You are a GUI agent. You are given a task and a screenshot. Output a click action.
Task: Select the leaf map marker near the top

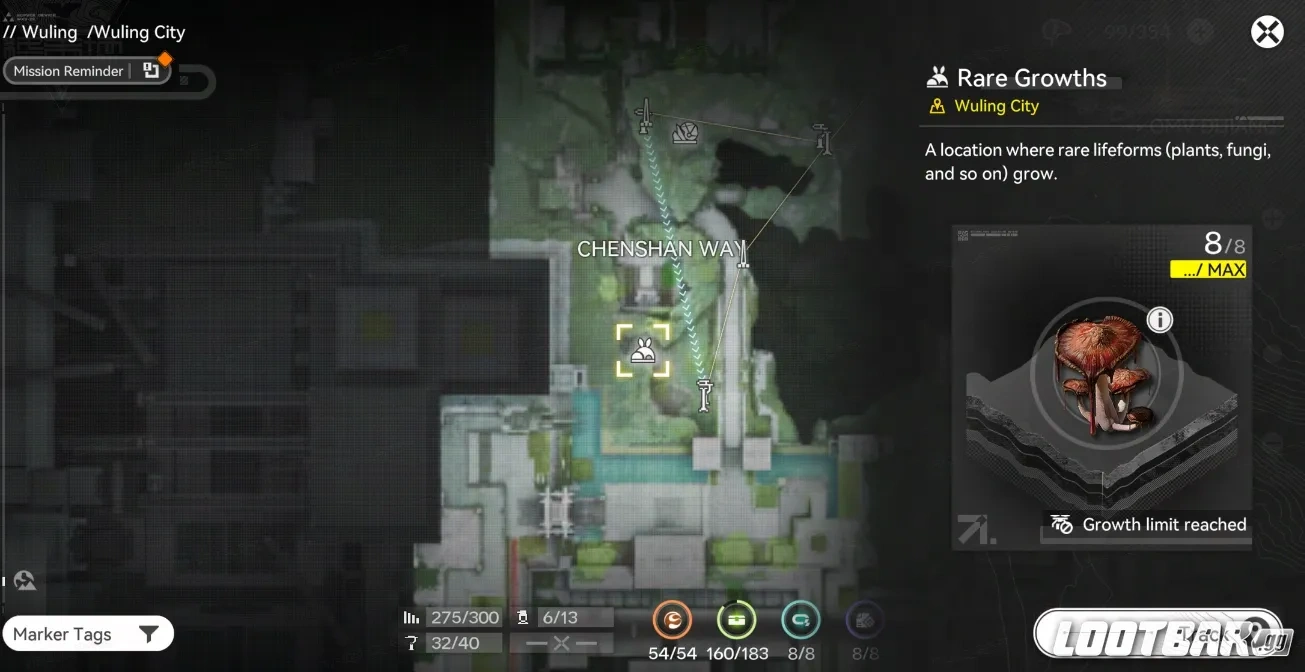[x=685, y=132]
